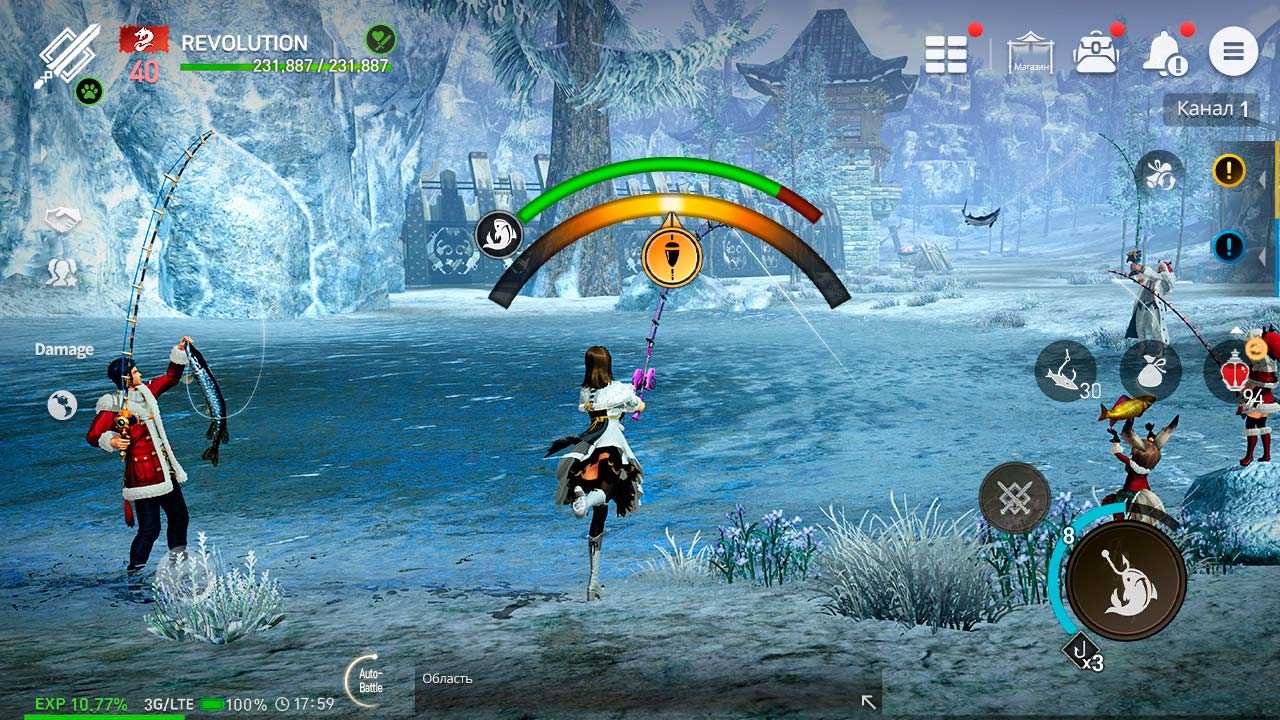The width and height of the screenshot is (1280, 720).
Task: Open the yellow exclamation quest marker
Action: [1228, 171]
